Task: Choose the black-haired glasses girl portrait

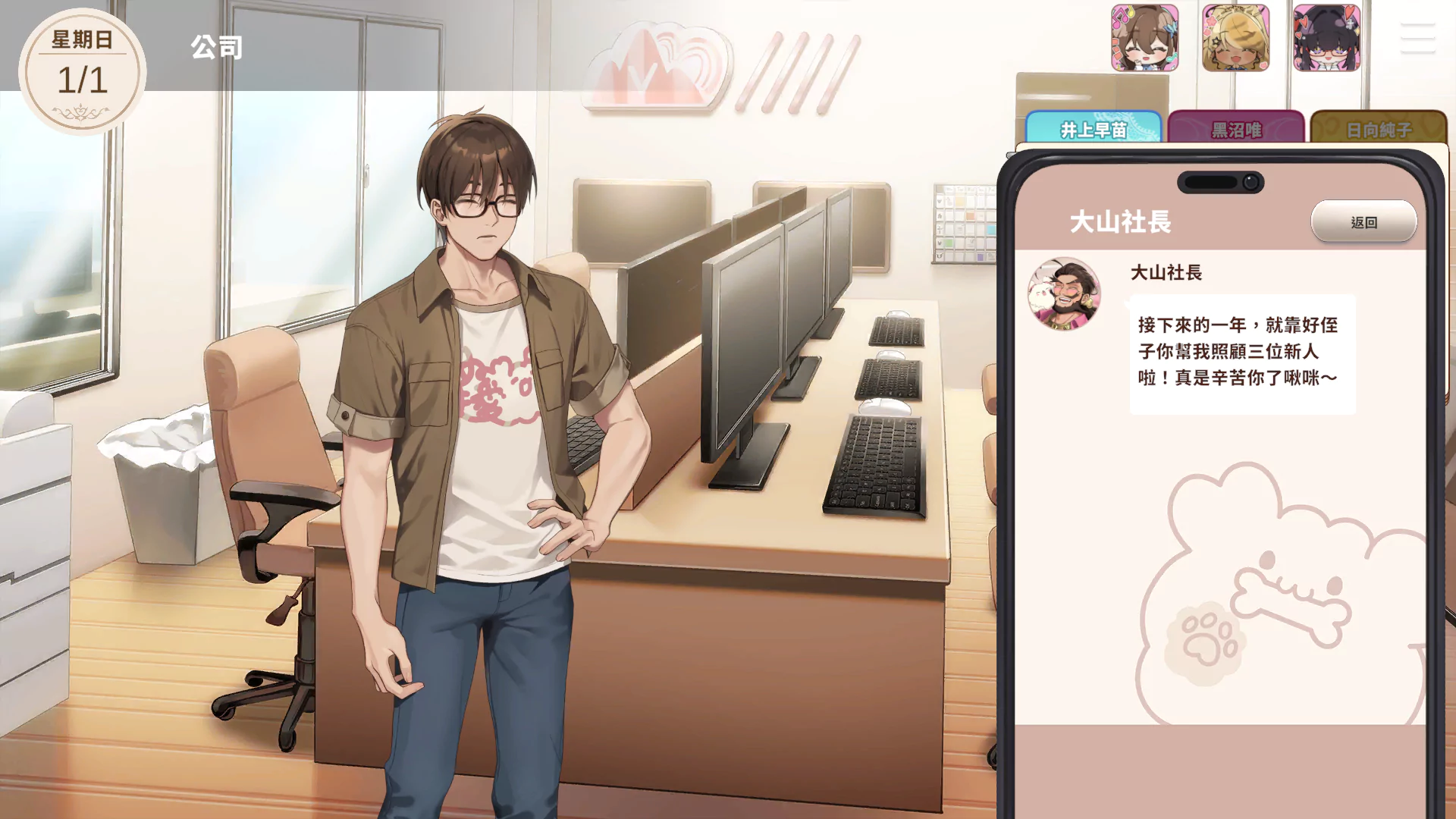Action: point(1326,38)
